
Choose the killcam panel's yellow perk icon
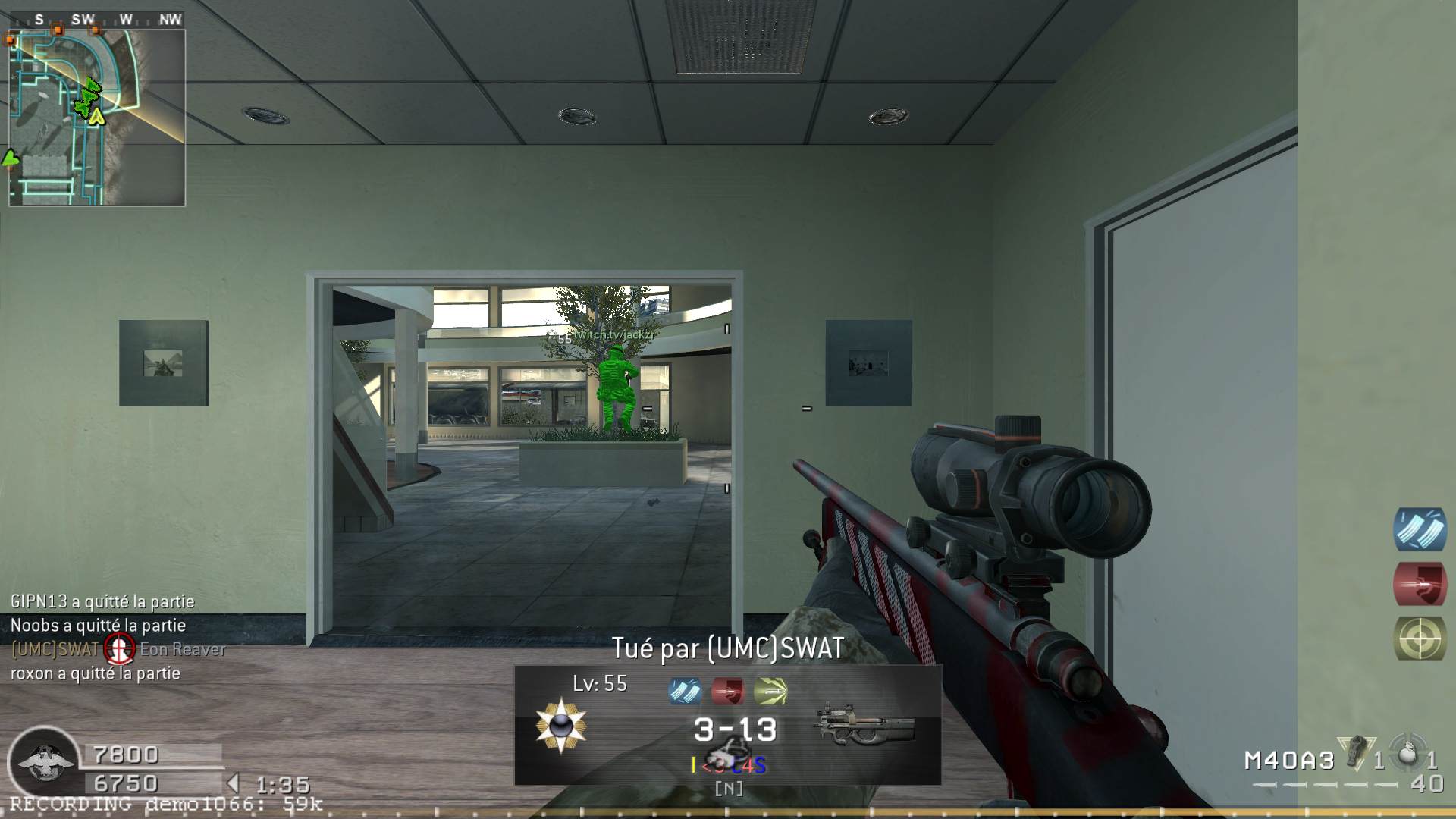coord(770,692)
